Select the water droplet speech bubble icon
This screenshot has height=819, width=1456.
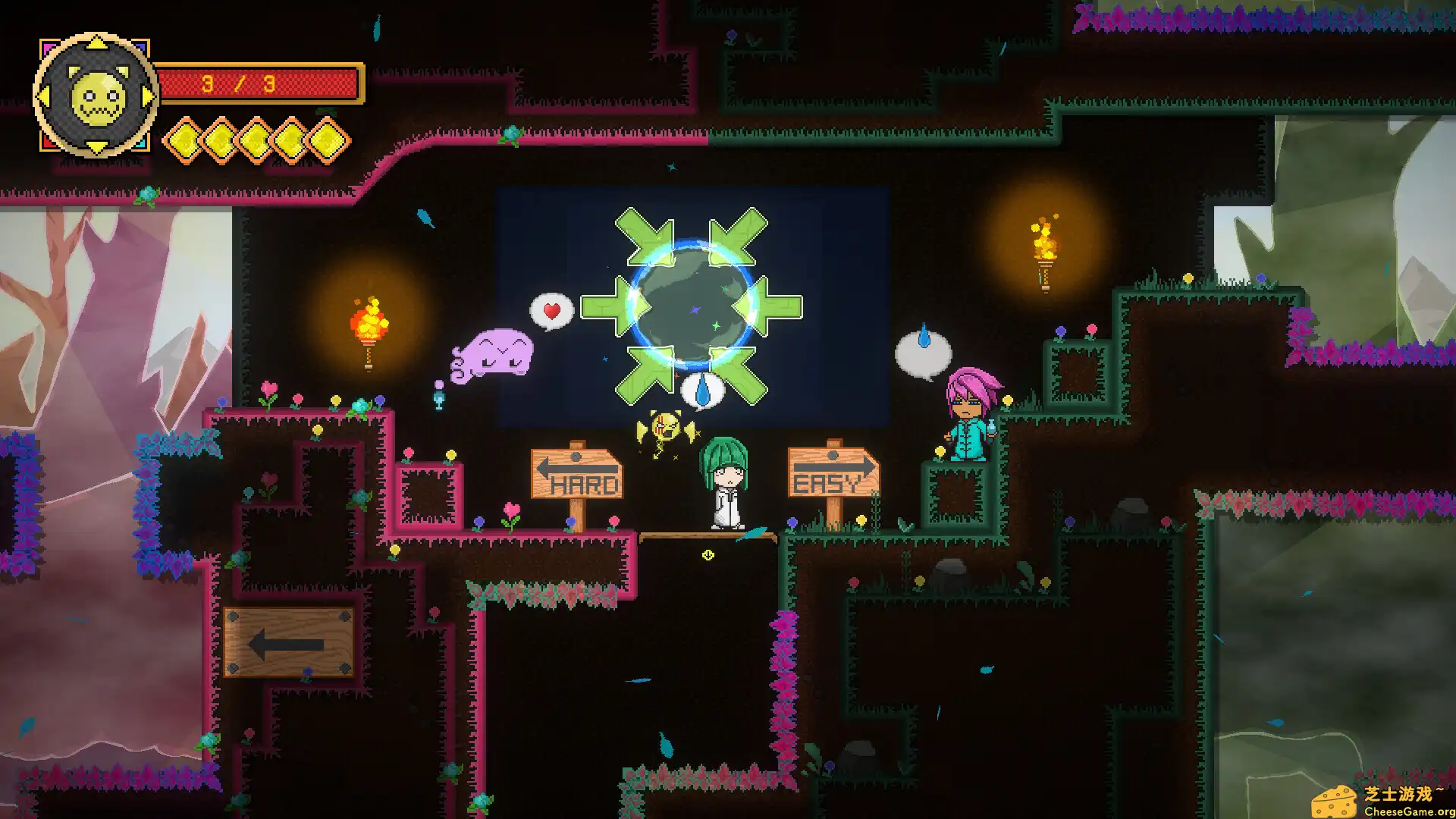pos(701,388)
